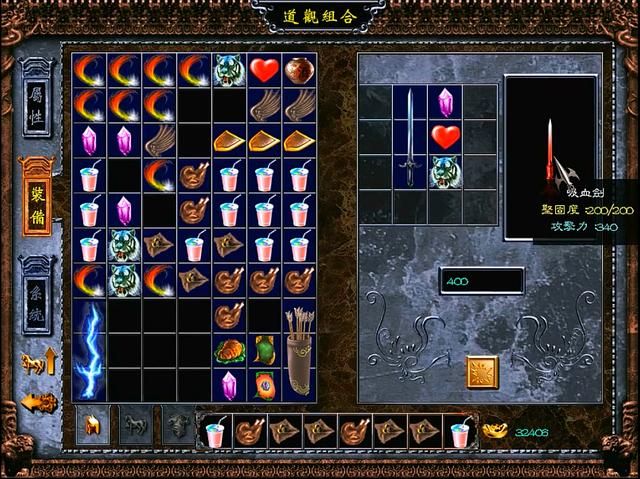Click the horse with up-arrow button

pyautogui.click(x=38, y=361)
